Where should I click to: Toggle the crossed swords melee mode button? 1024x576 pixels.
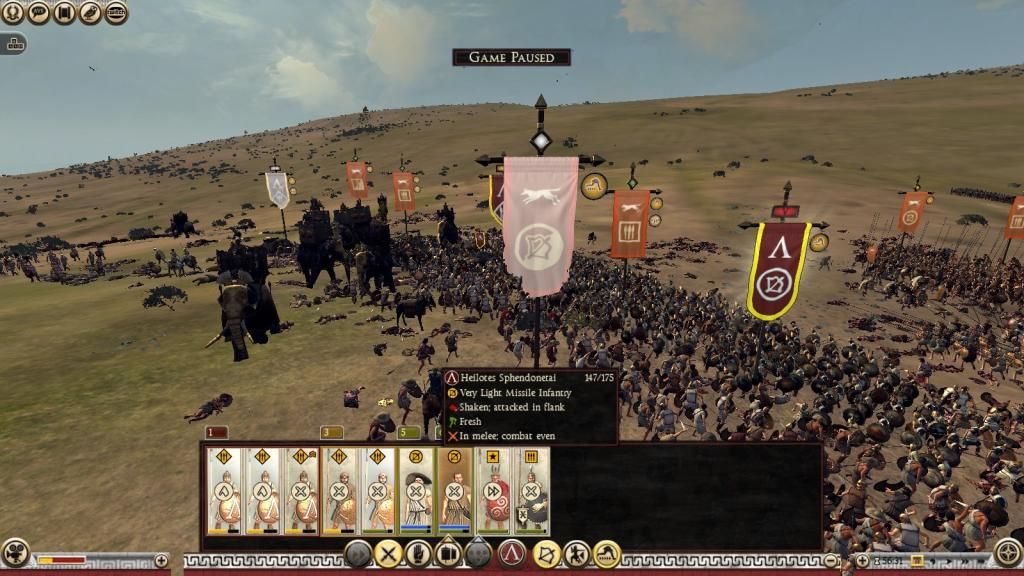[387, 553]
